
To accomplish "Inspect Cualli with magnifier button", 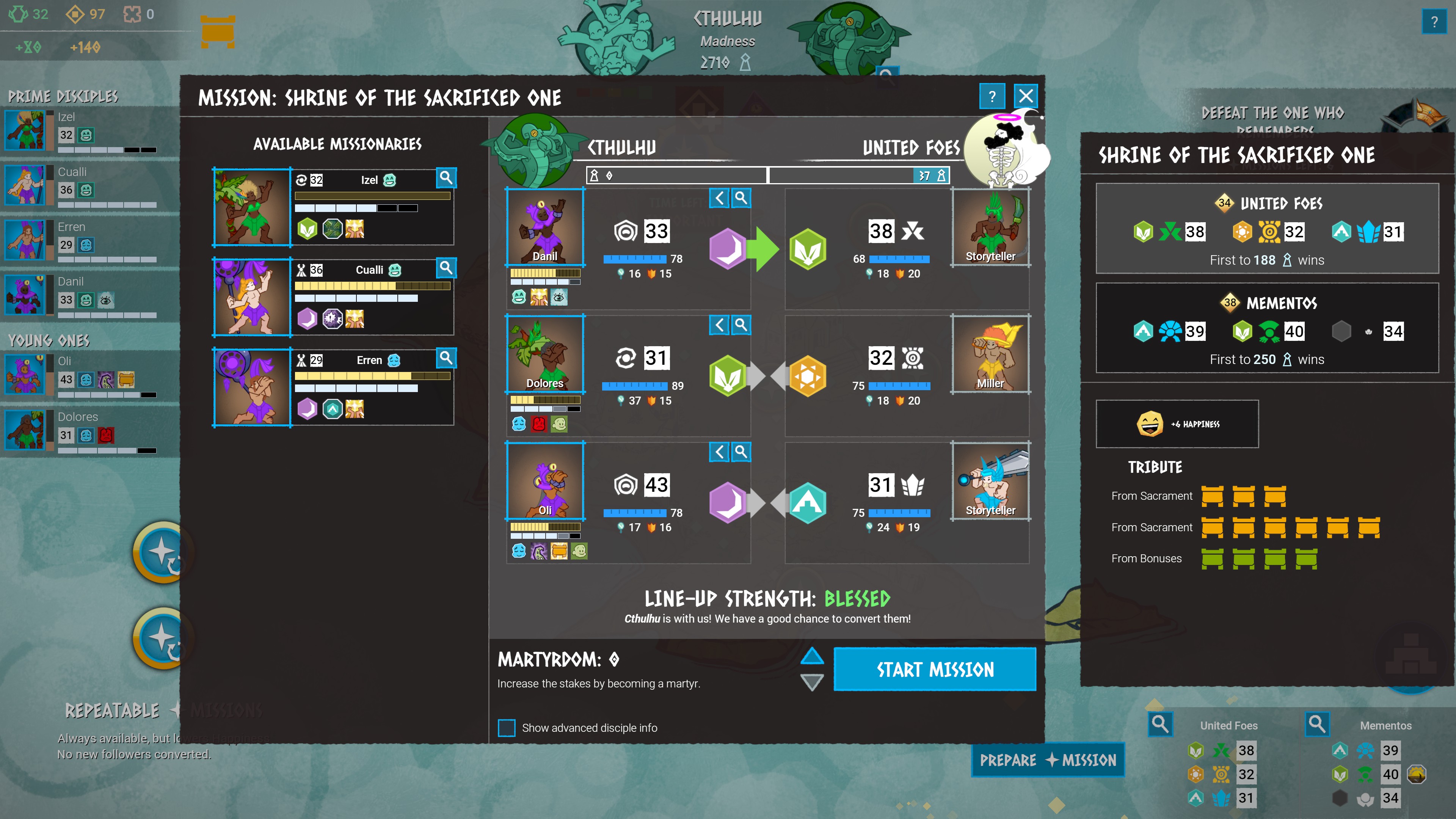I will coord(446,268).
